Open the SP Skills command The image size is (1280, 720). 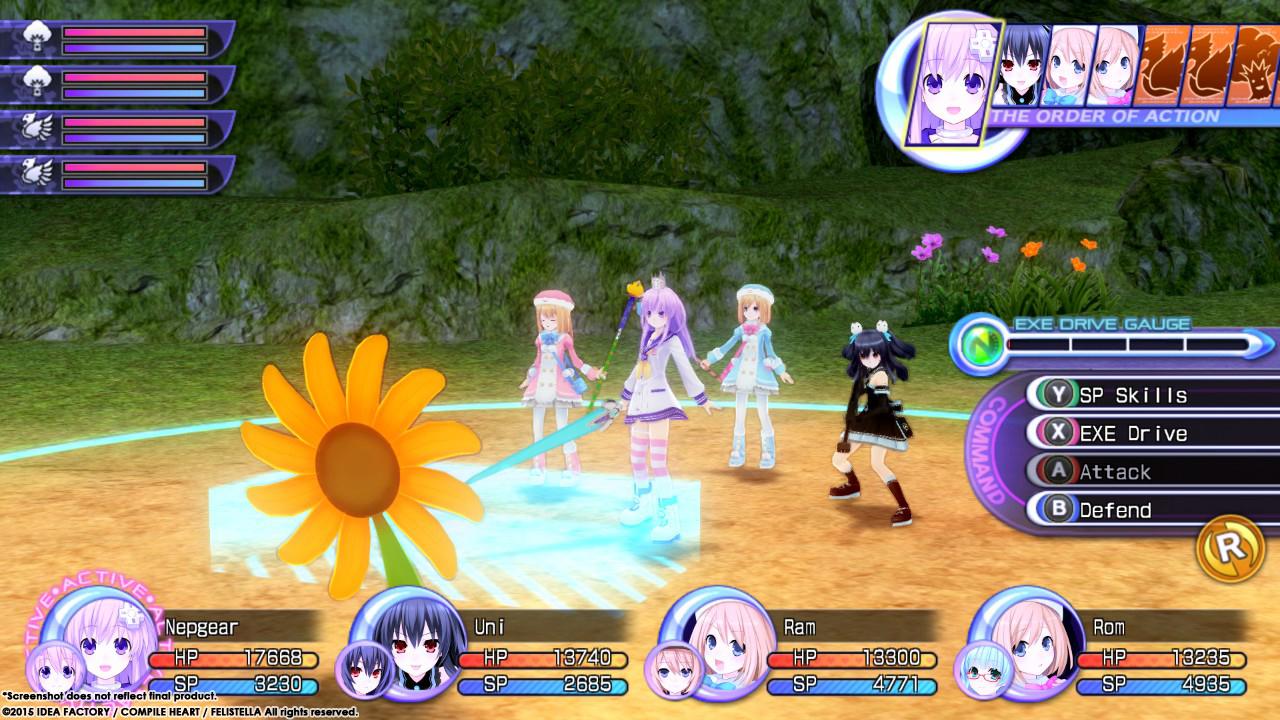point(1113,396)
